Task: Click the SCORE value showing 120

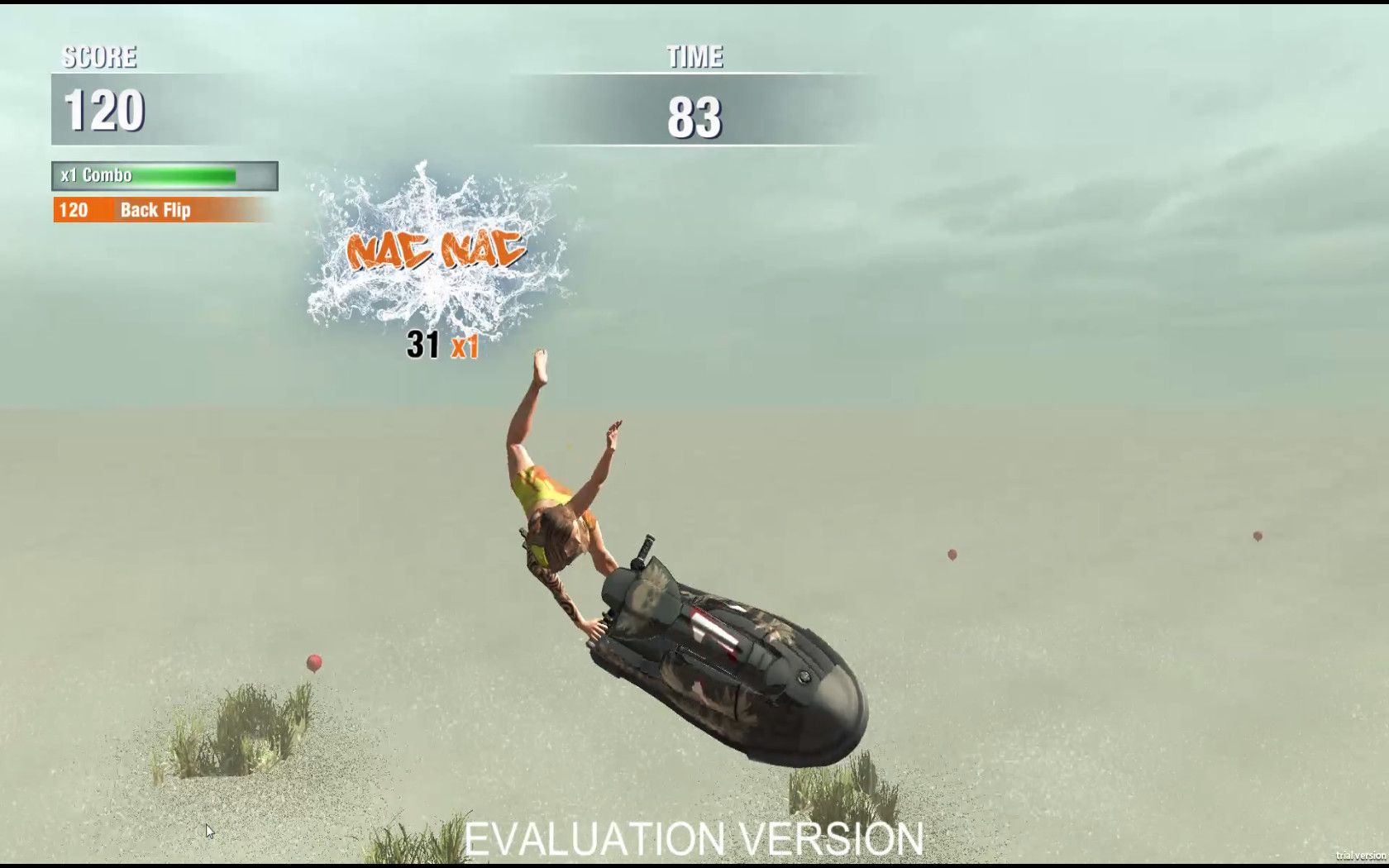Action: point(105,108)
